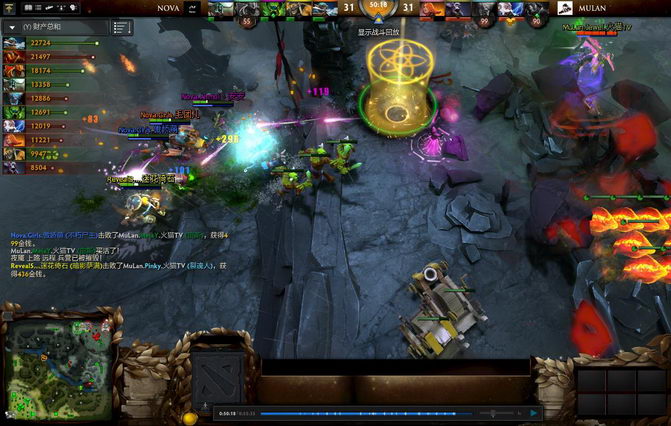The width and height of the screenshot is (671, 426).
Task: Toggle the list sort button beside the dropdown
Action: pyautogui.click(x=122, y=27)
